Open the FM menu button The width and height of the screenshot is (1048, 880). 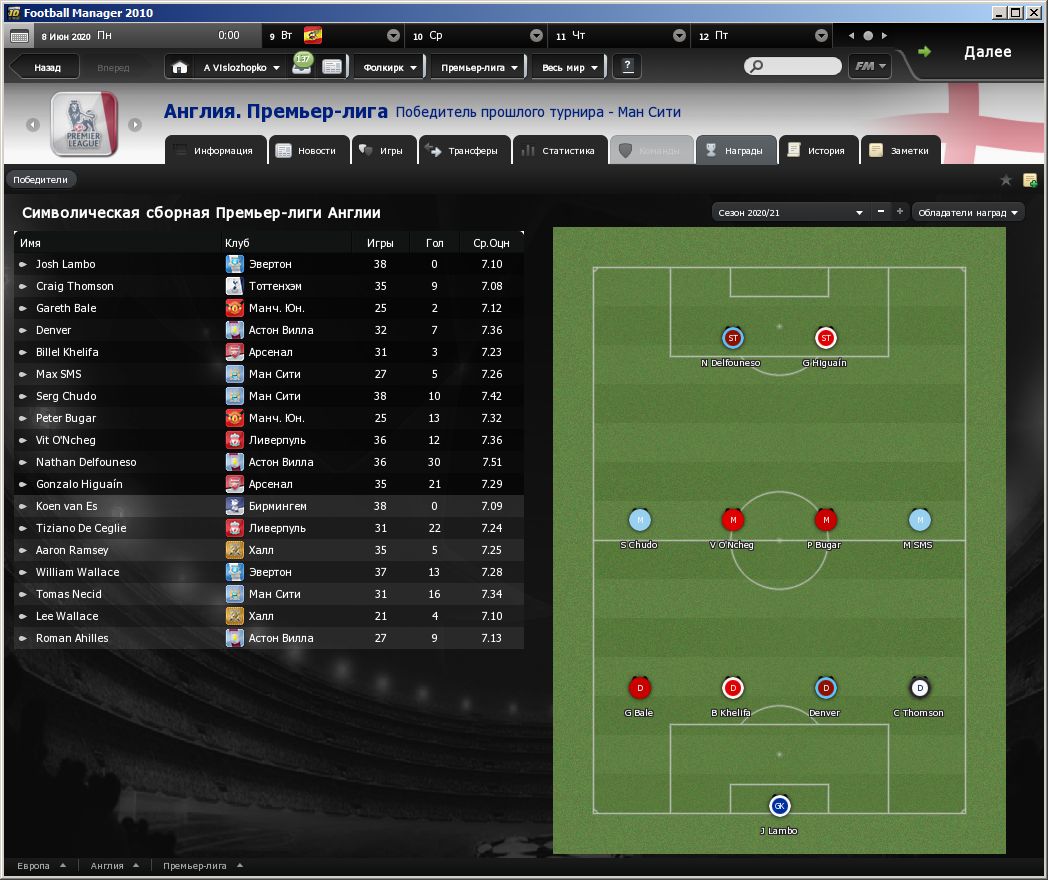tap(869, 66)
